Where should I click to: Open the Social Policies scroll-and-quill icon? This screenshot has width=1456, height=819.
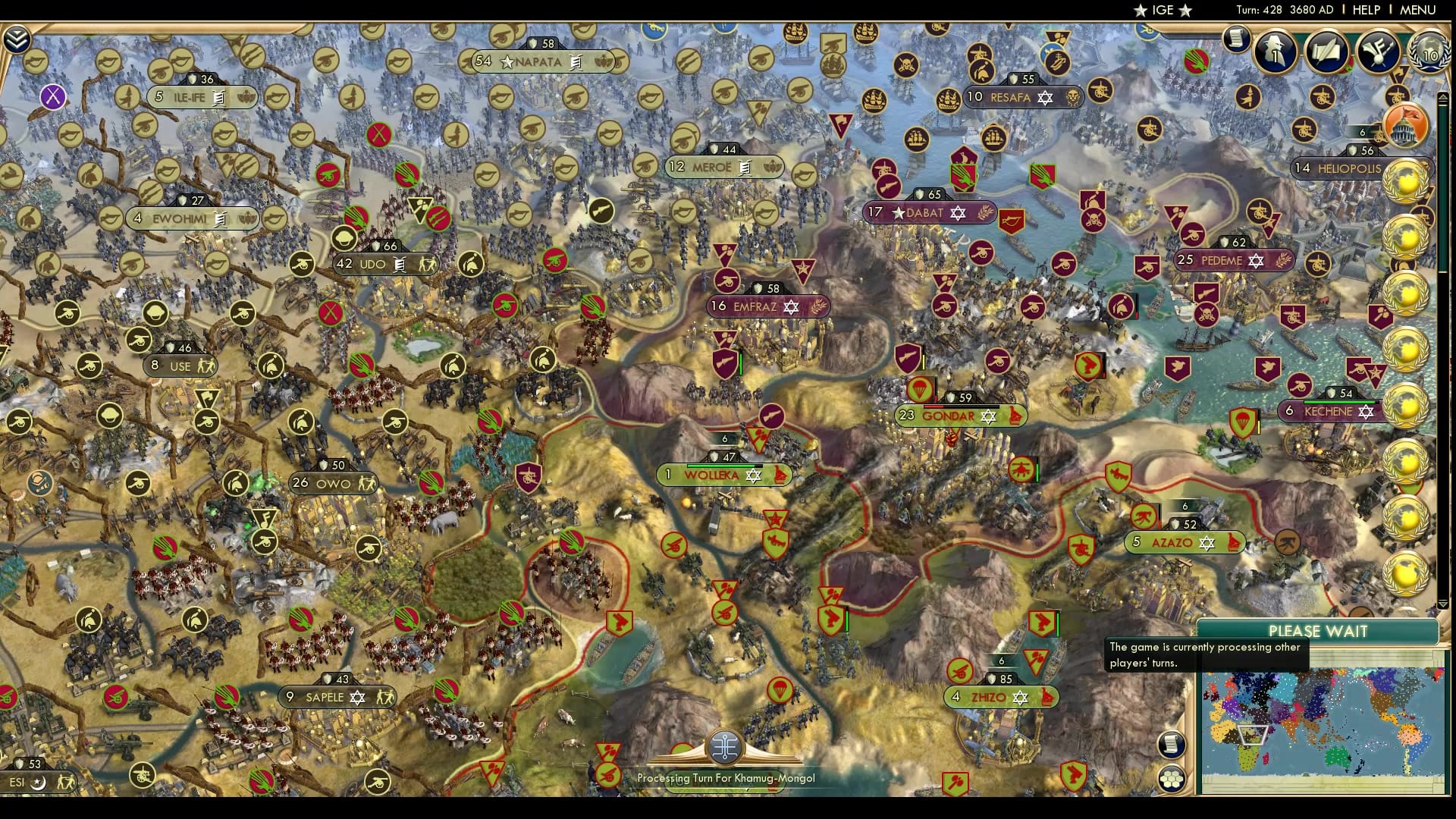tap(1327, 52)
